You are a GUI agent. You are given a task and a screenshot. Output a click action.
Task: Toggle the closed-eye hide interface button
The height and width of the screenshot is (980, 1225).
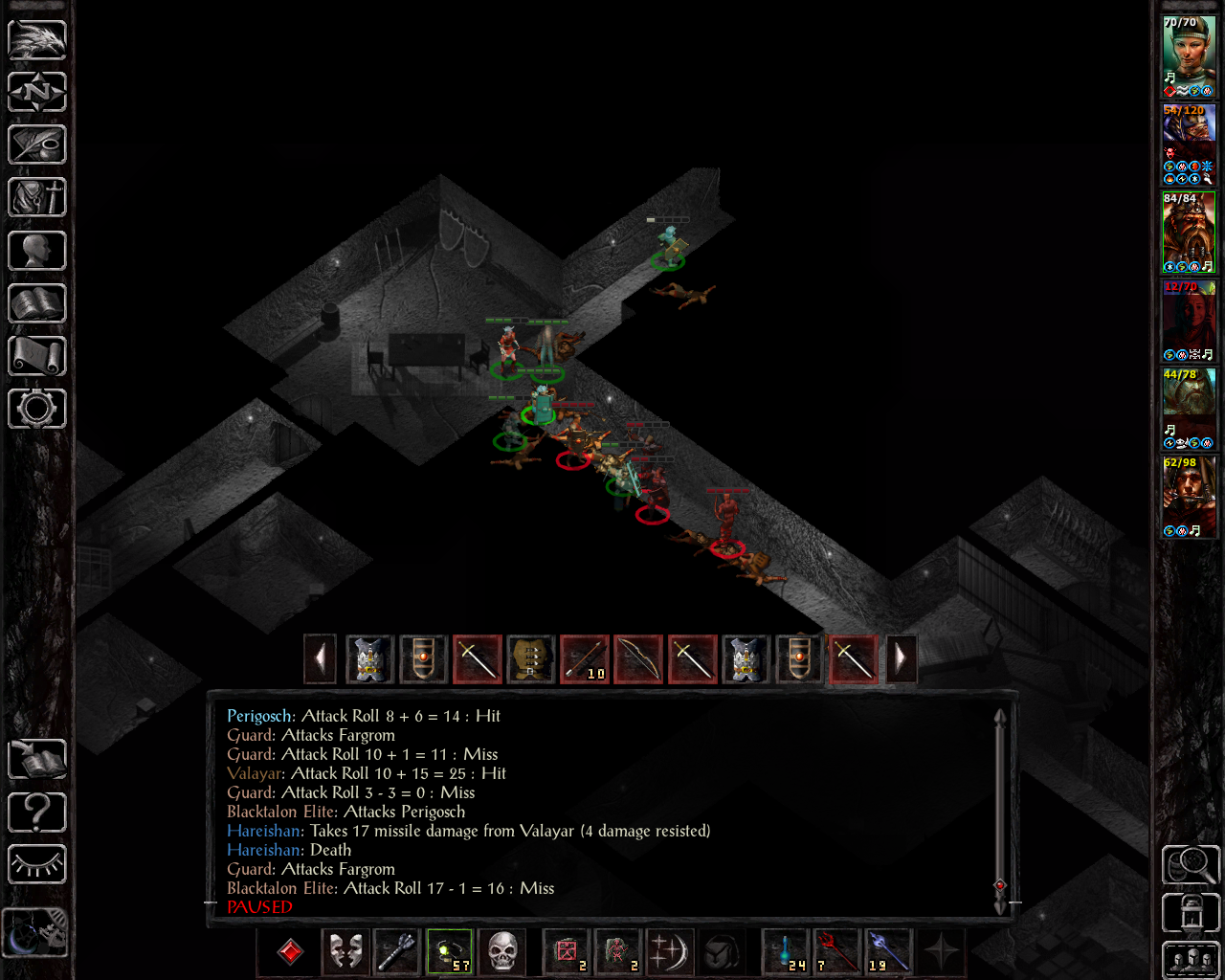37,865
